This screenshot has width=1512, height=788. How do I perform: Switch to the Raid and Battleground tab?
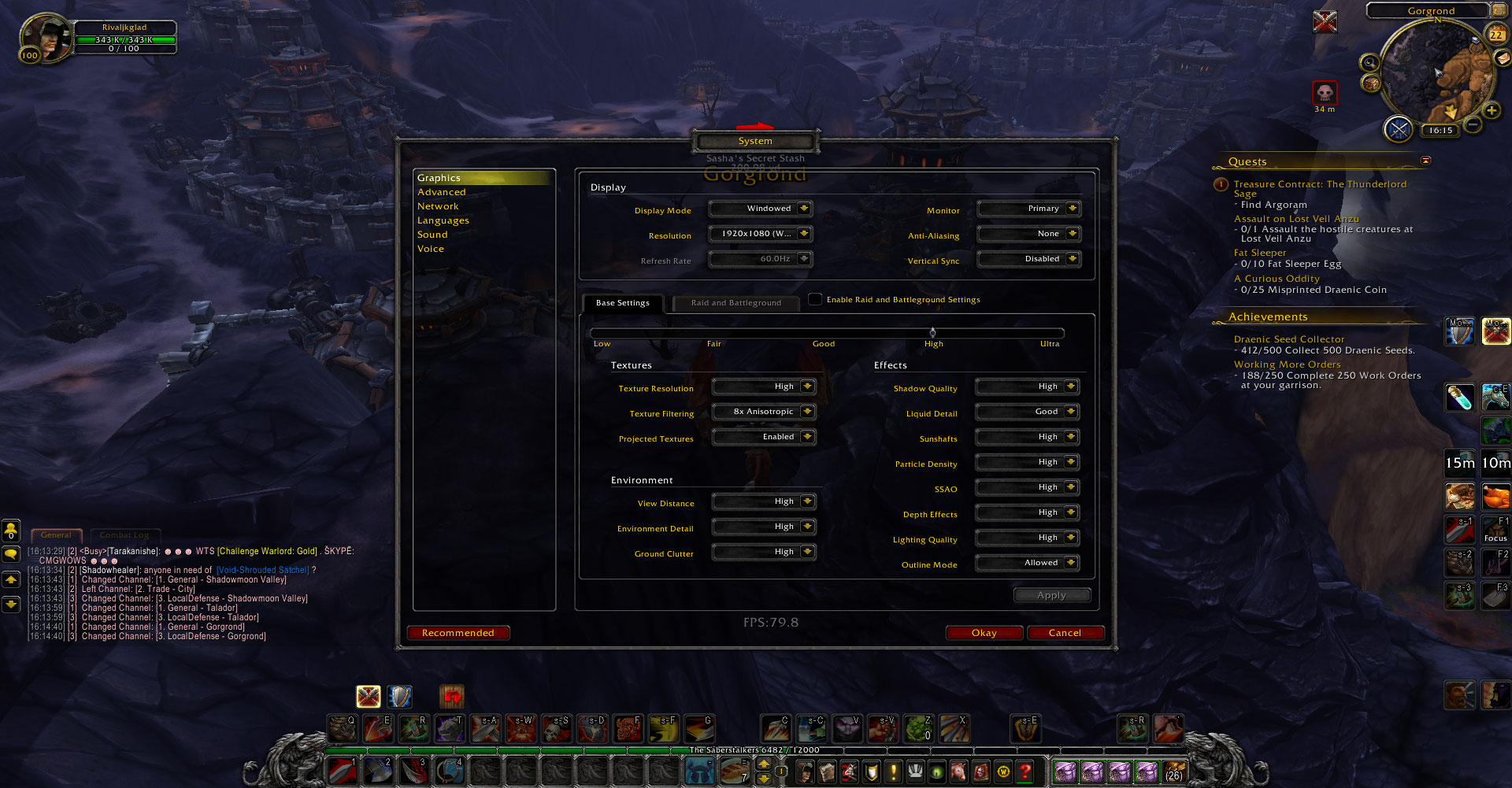(x=736, y=303)
